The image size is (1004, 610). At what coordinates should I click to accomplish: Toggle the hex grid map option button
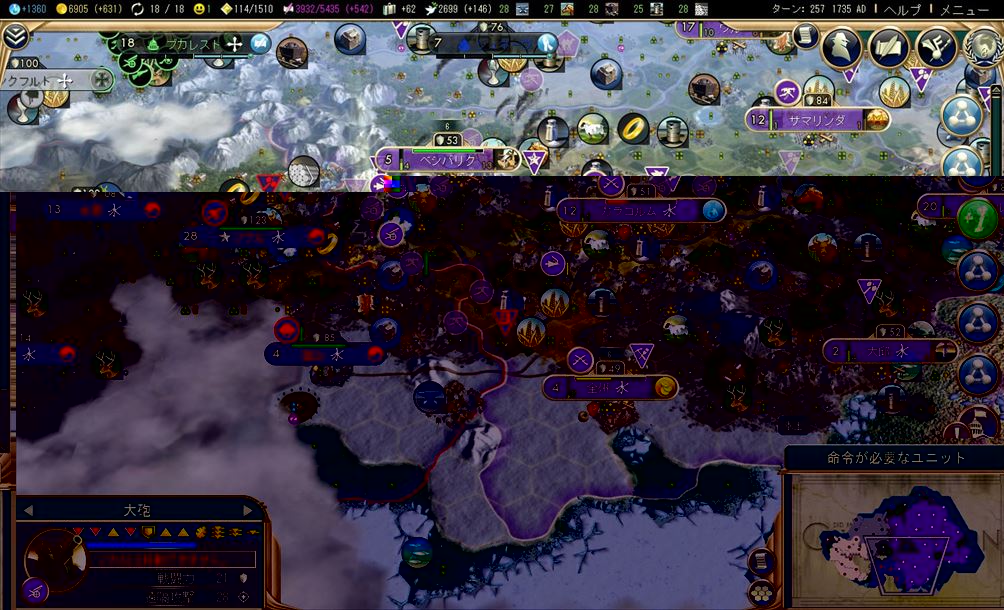coord(760,592)
